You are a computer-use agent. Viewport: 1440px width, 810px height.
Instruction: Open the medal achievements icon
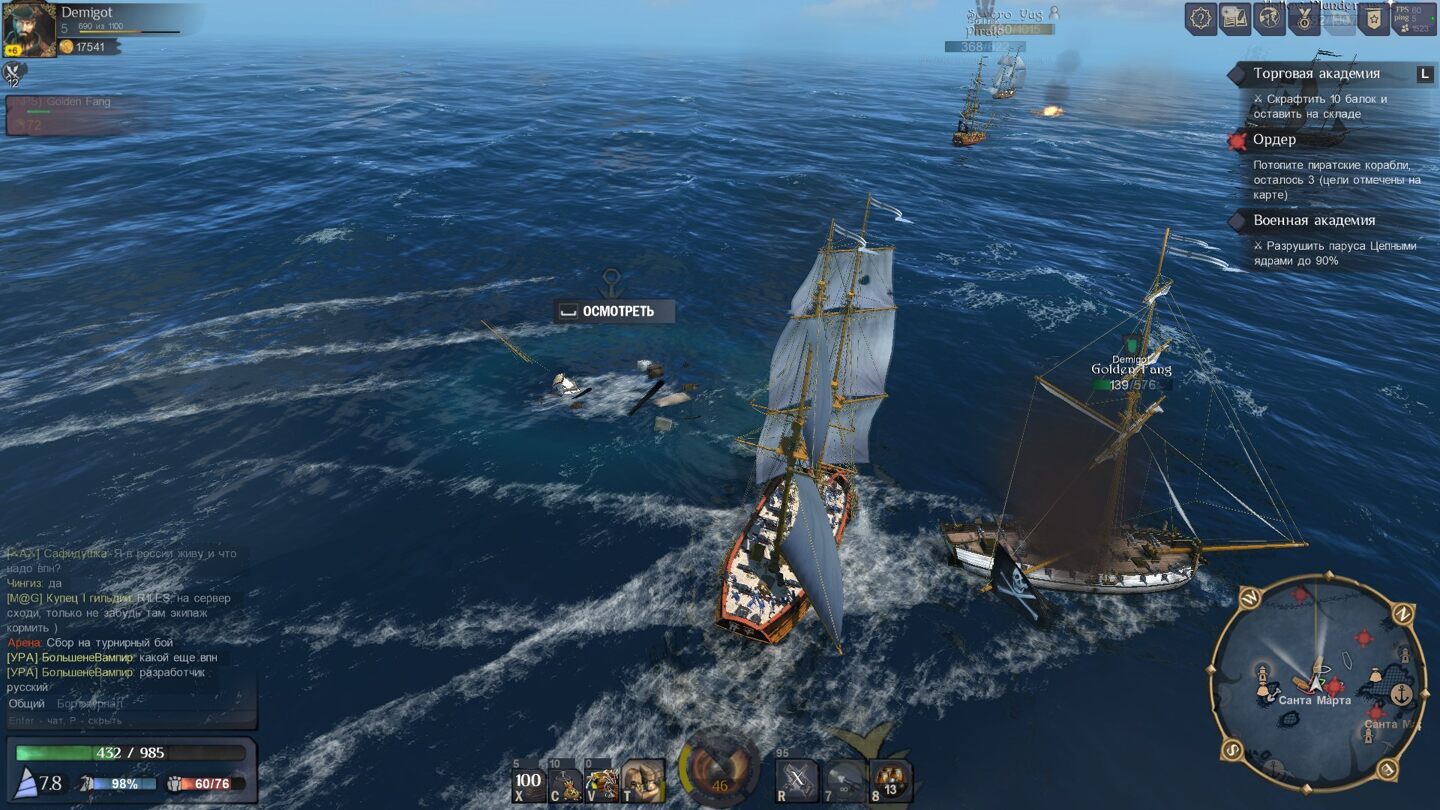(x=1304, y=19)
